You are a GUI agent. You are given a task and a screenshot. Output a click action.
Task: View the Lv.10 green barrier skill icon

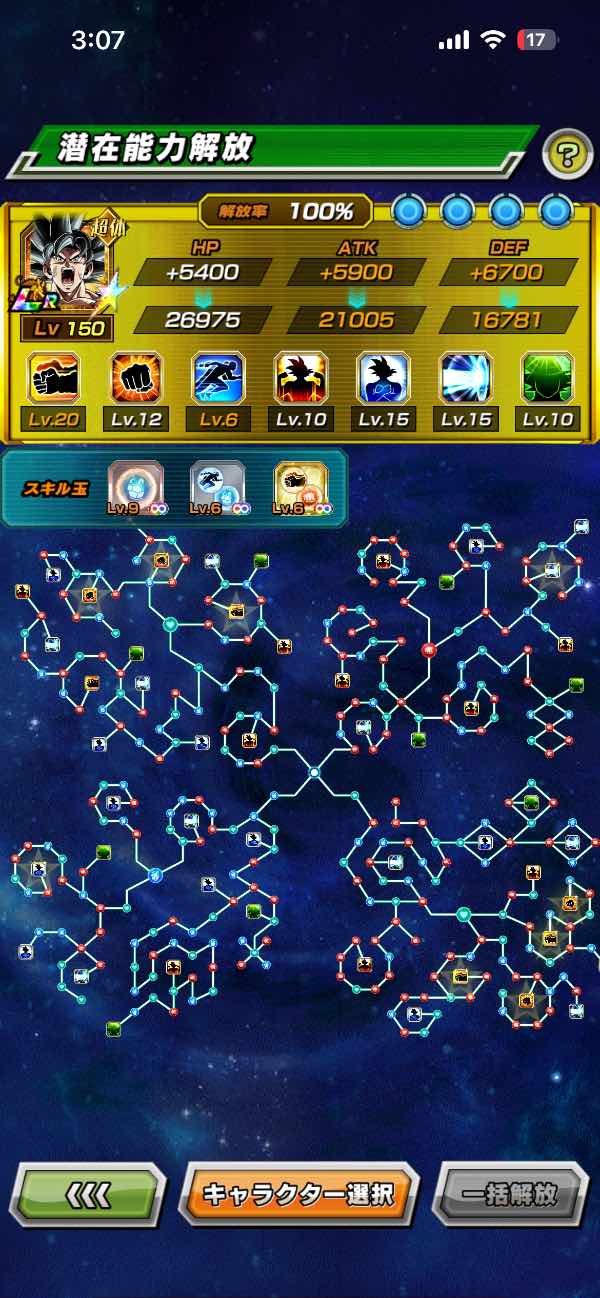[547, 379]
